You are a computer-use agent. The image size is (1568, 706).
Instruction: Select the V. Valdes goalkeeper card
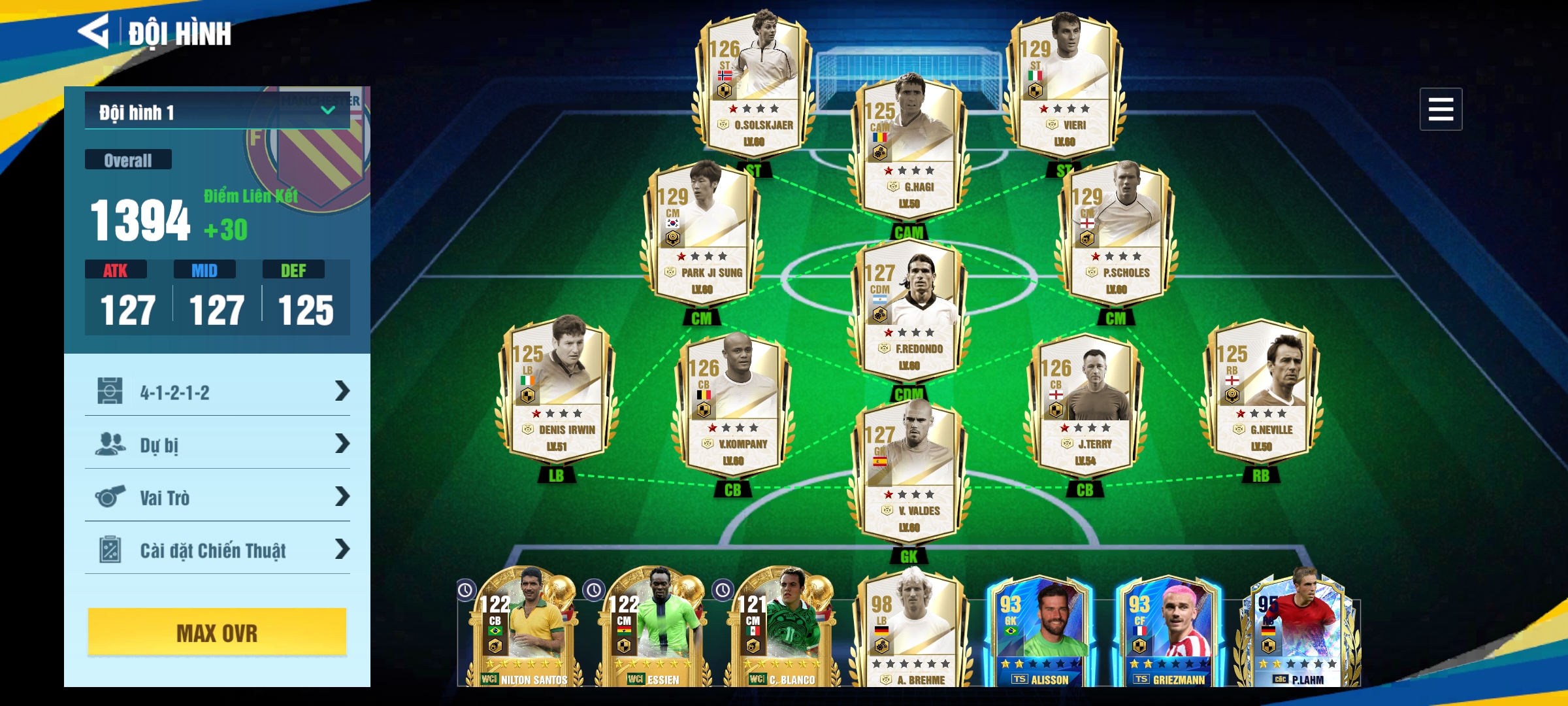pos(909,471)
